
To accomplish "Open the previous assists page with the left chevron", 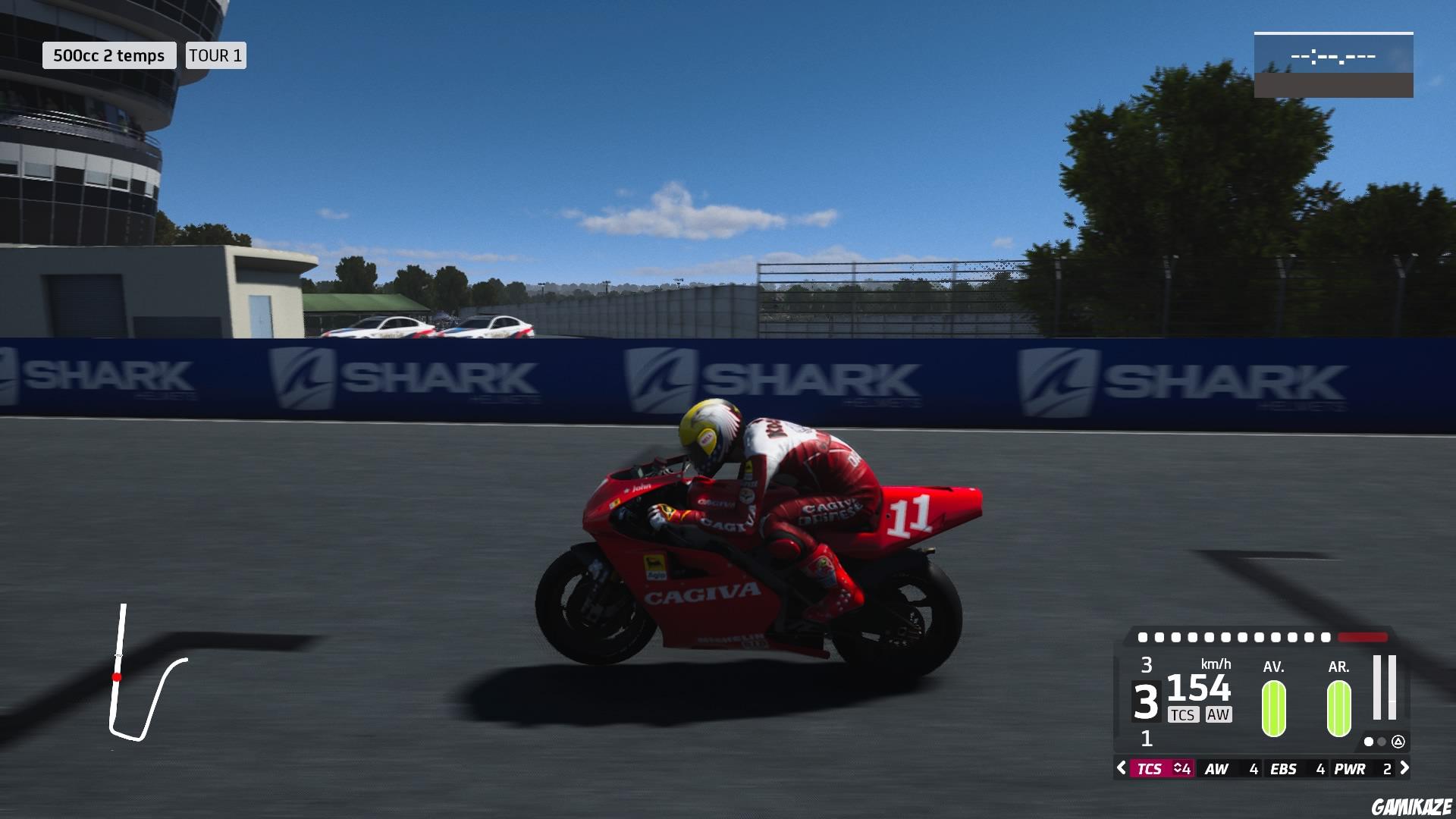I will point(1120,767).
